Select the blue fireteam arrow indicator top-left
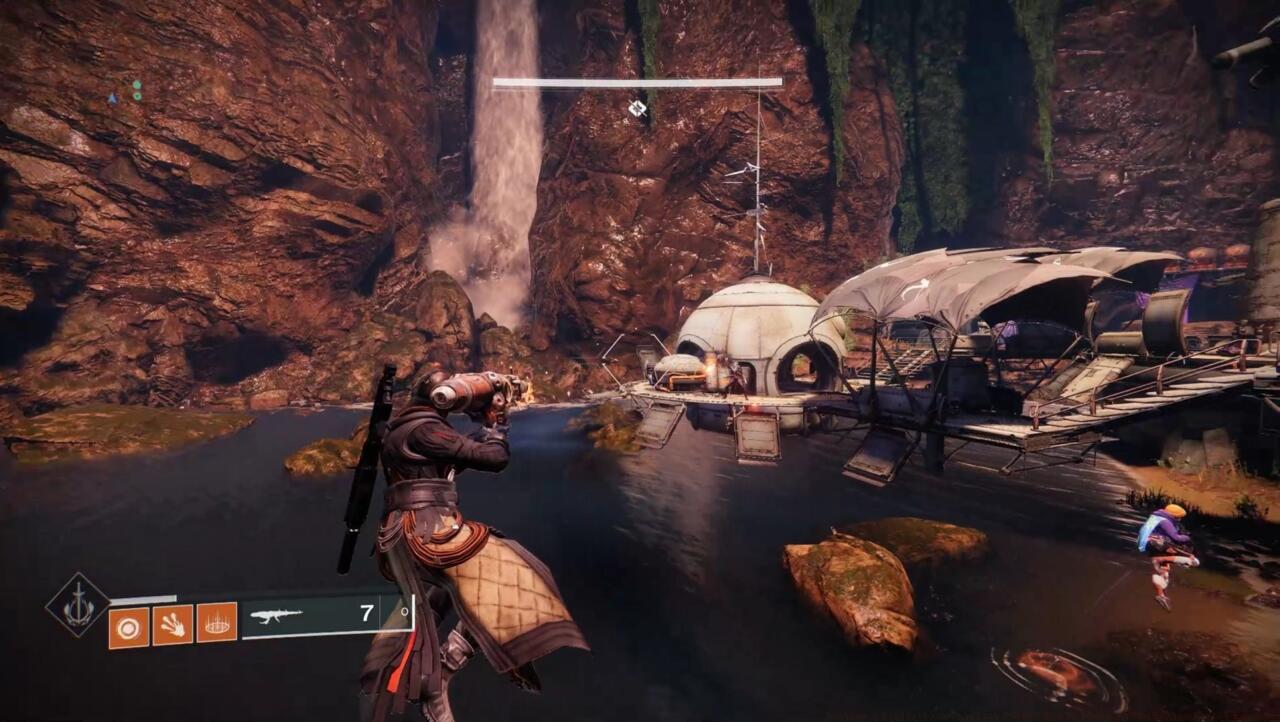 (113, 99)
